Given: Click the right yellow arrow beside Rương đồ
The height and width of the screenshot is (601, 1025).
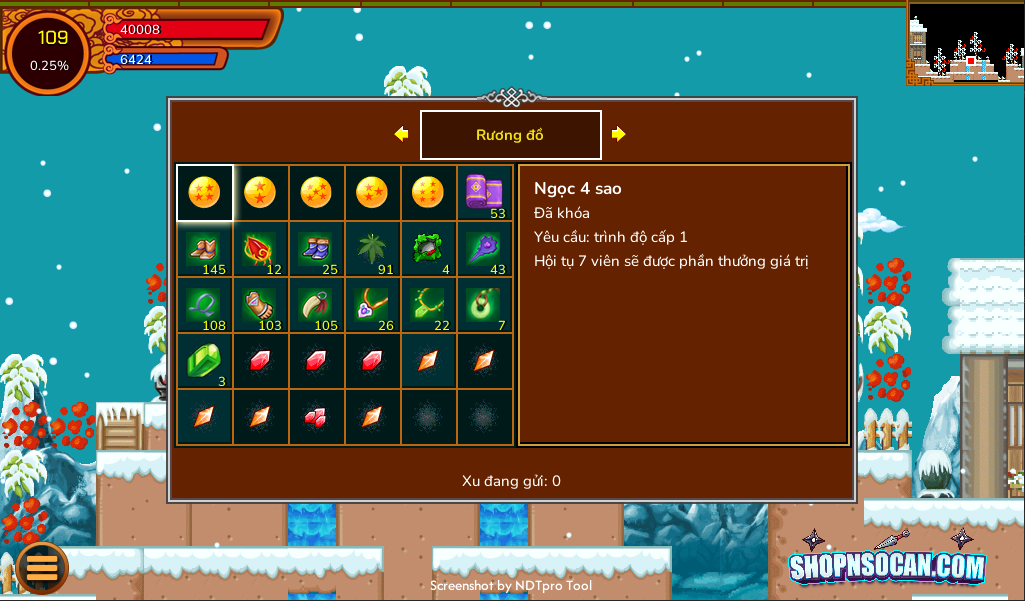Looking at the screenshot, I should [618, 134].
